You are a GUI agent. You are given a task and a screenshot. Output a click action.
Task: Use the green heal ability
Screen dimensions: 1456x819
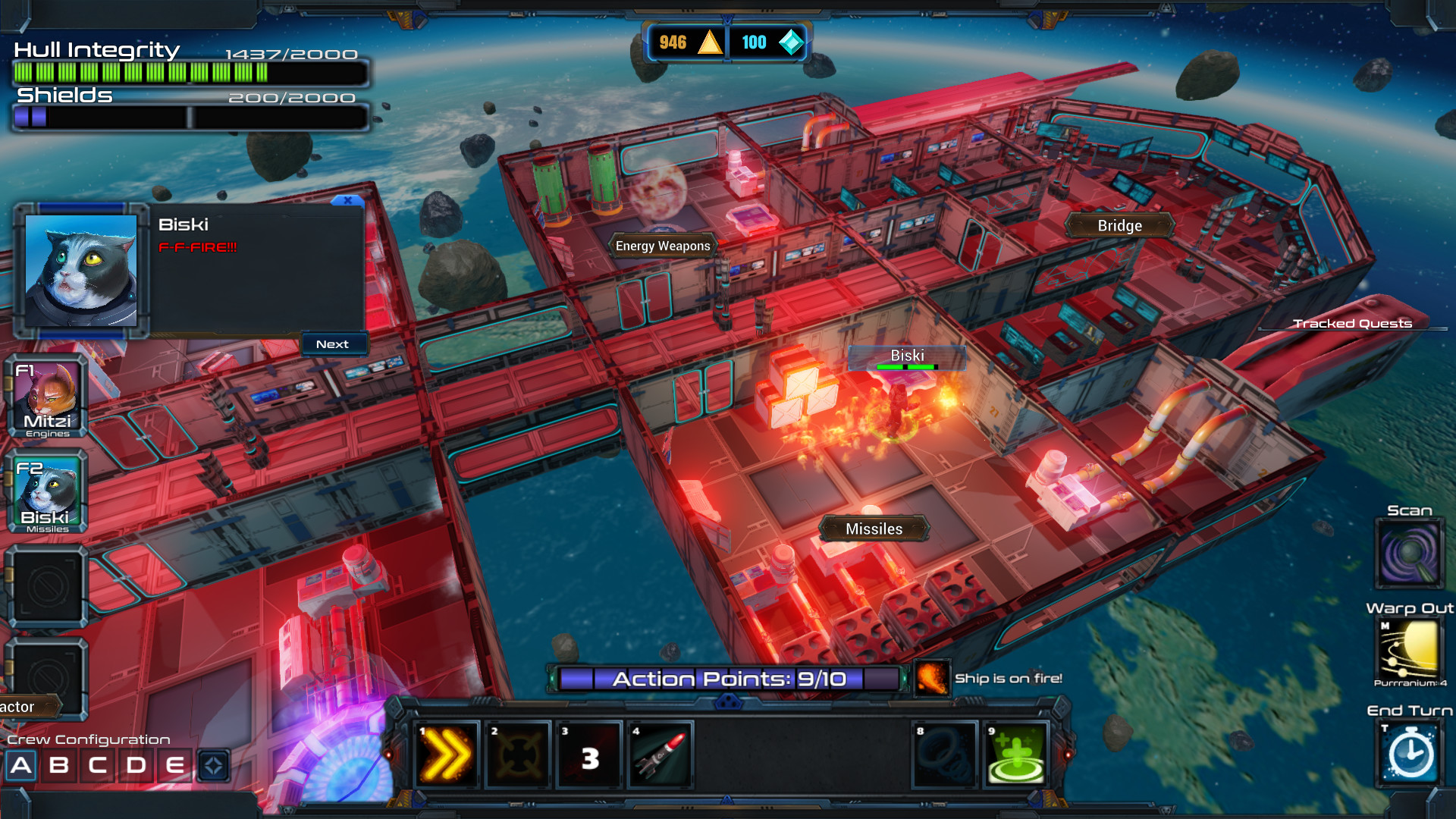tap(1016, 755)
